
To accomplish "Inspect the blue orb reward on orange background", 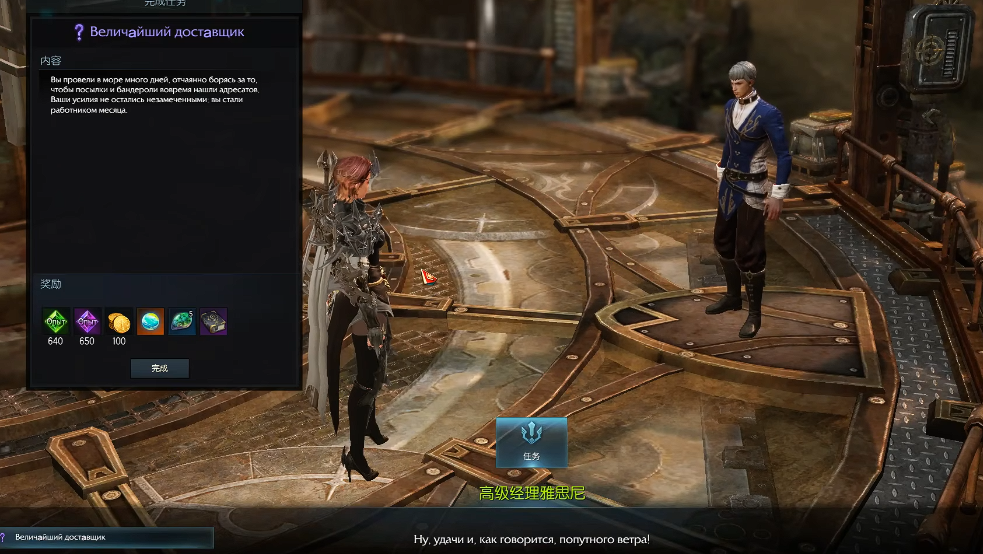I will pos(150,322).
